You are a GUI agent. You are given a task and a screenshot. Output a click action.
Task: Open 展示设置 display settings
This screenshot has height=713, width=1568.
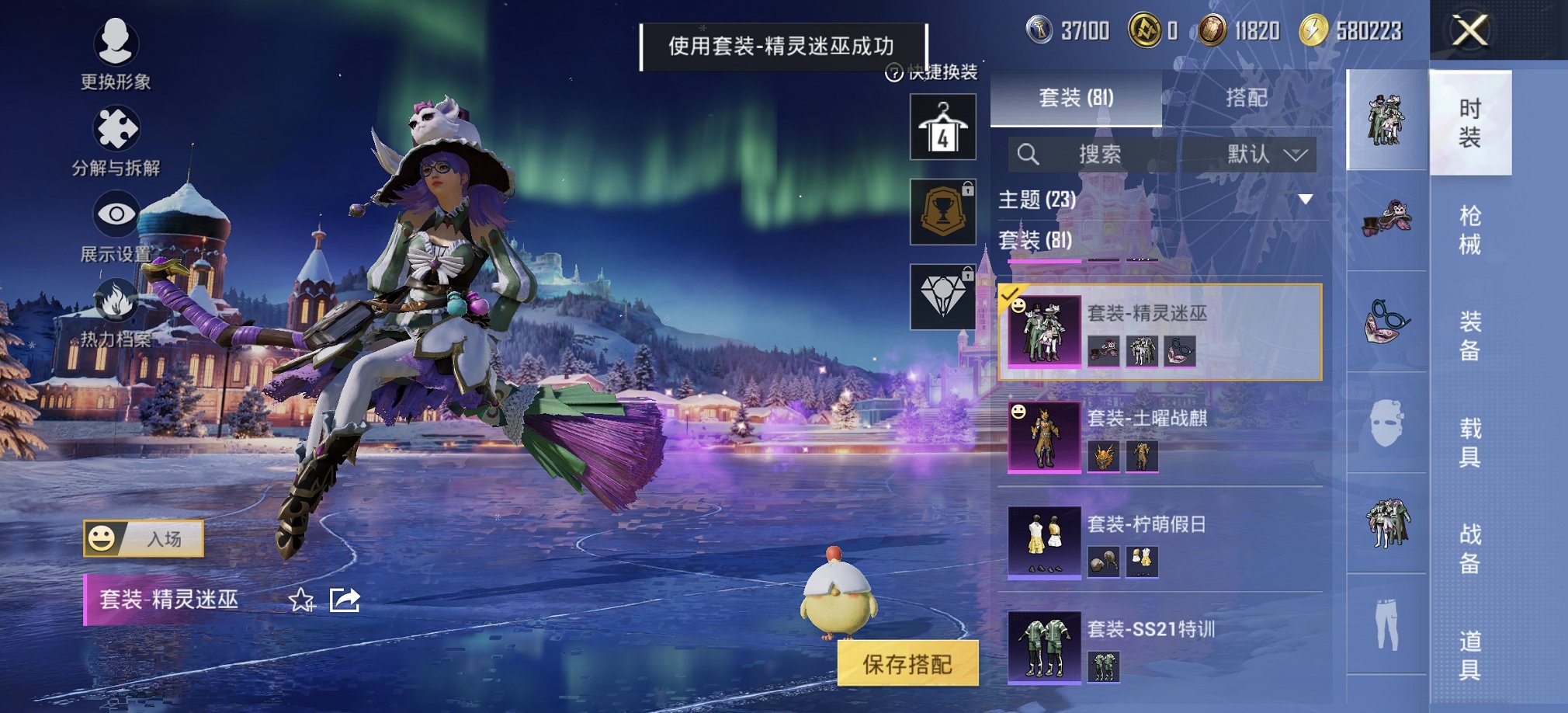click(116, 225)
